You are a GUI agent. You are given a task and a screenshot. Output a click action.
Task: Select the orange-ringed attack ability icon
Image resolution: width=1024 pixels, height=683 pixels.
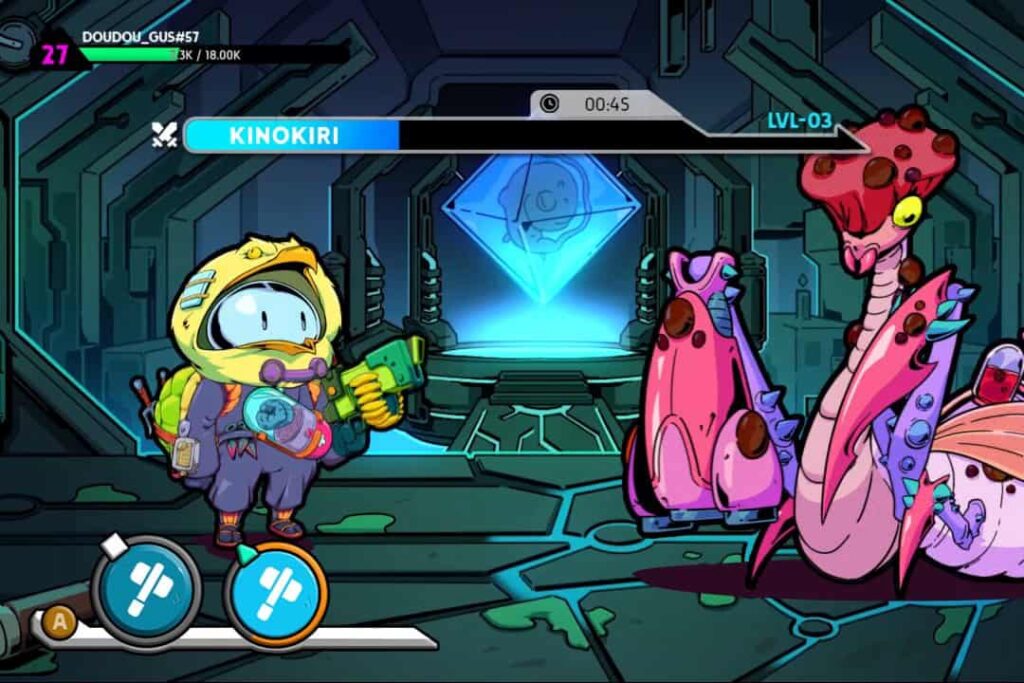pyautogui.click(x=275, y=594)
